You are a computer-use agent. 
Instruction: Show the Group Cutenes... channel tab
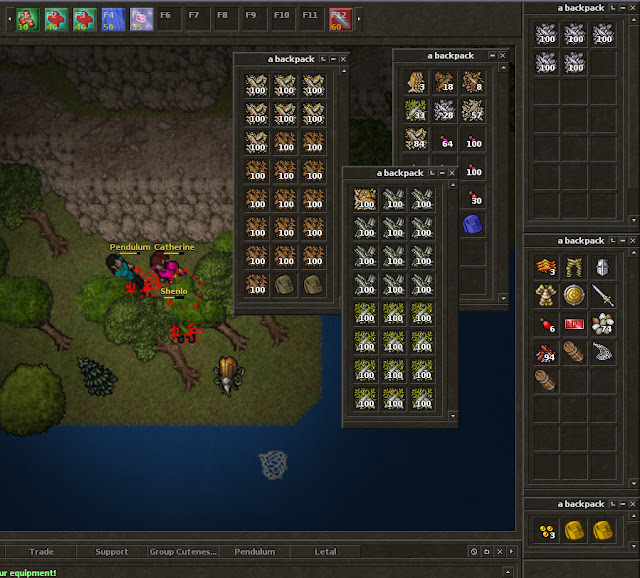pos(182,551)
